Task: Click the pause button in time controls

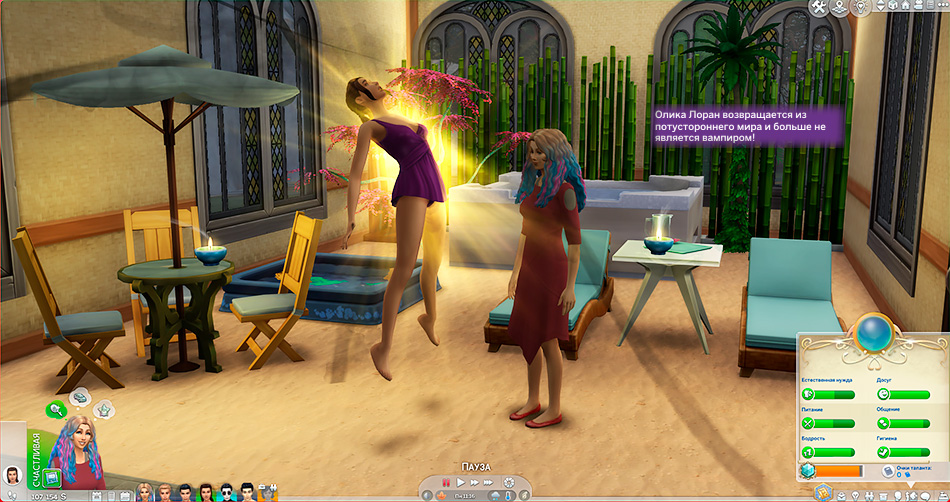Action: (446, 483)
